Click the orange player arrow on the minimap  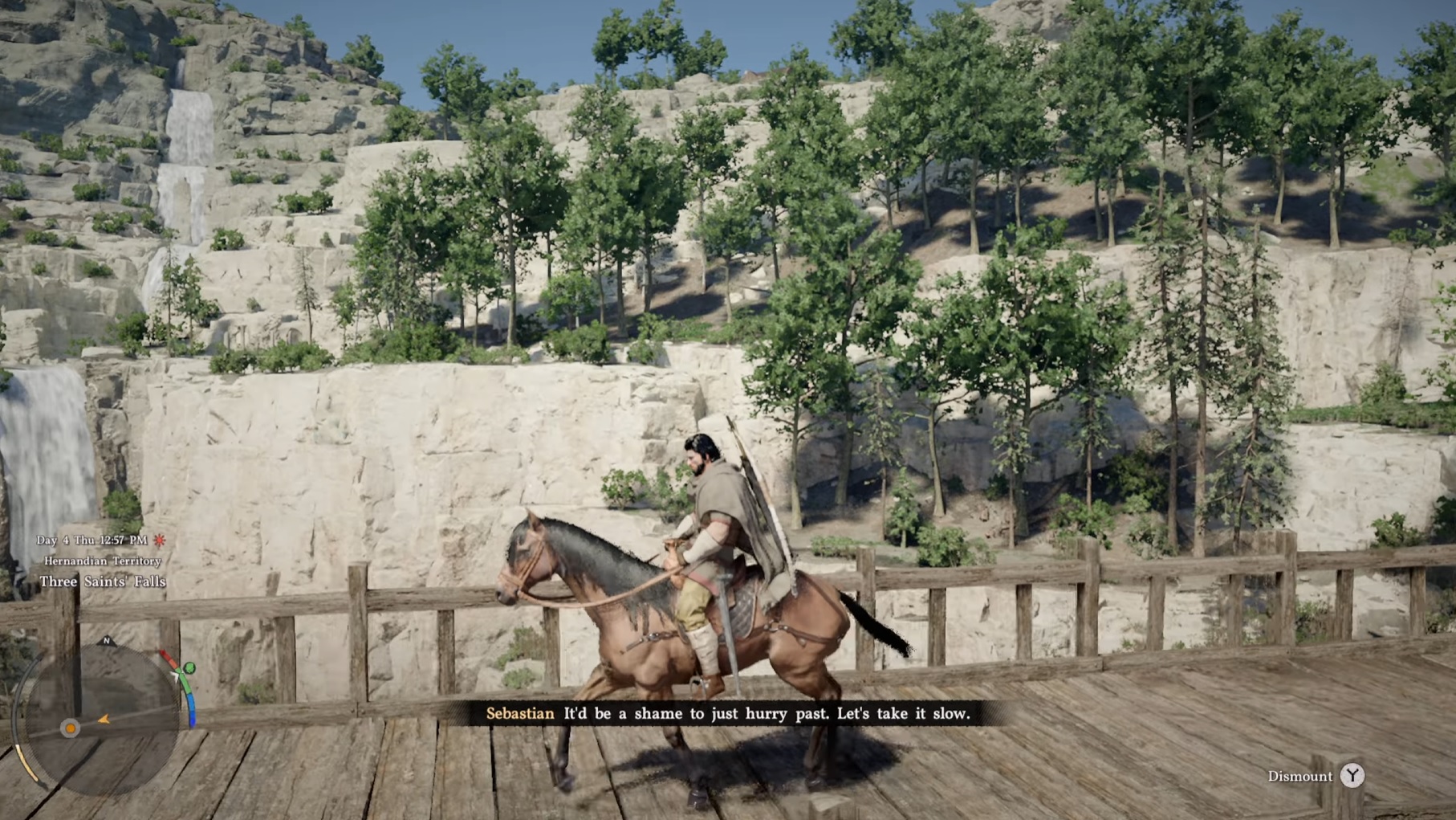coord(104,720)
